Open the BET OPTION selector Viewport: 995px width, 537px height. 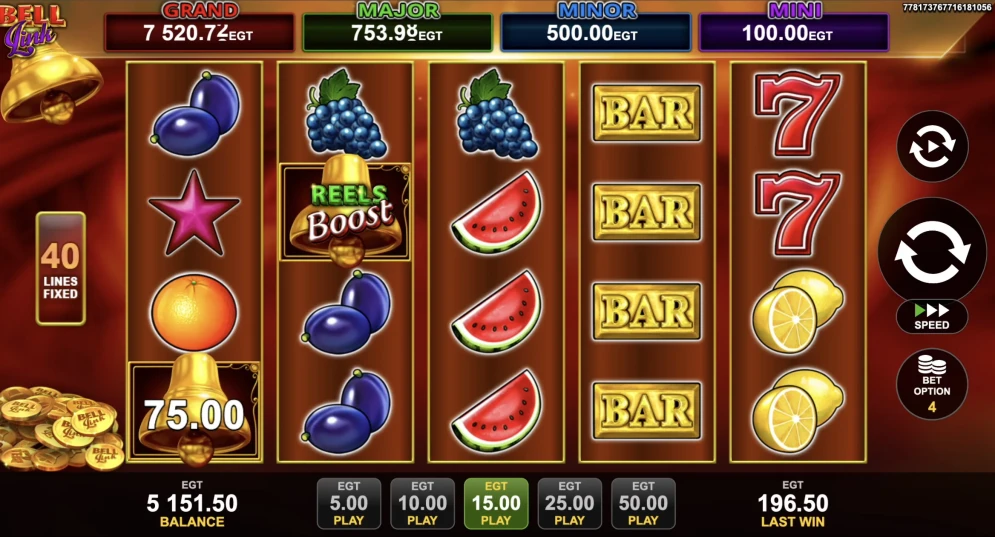click(x=931, y=383)
